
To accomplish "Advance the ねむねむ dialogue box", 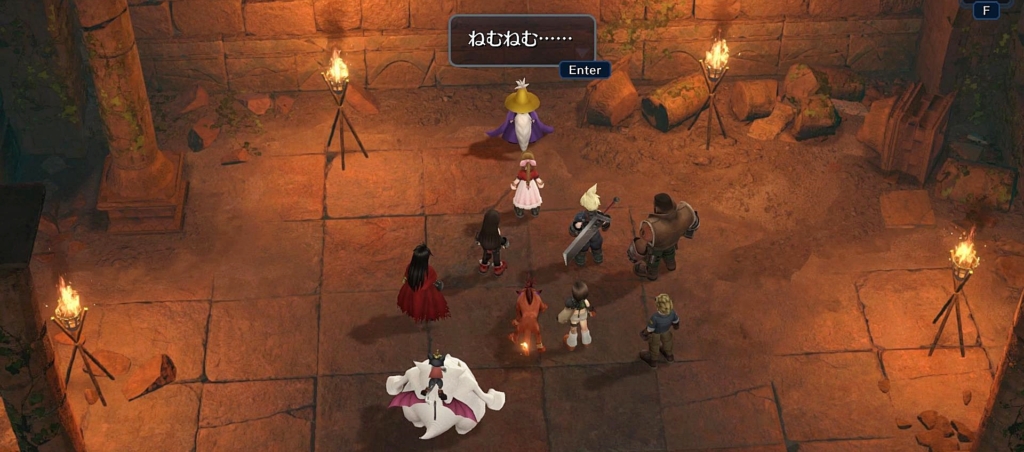I will (584, 70).
